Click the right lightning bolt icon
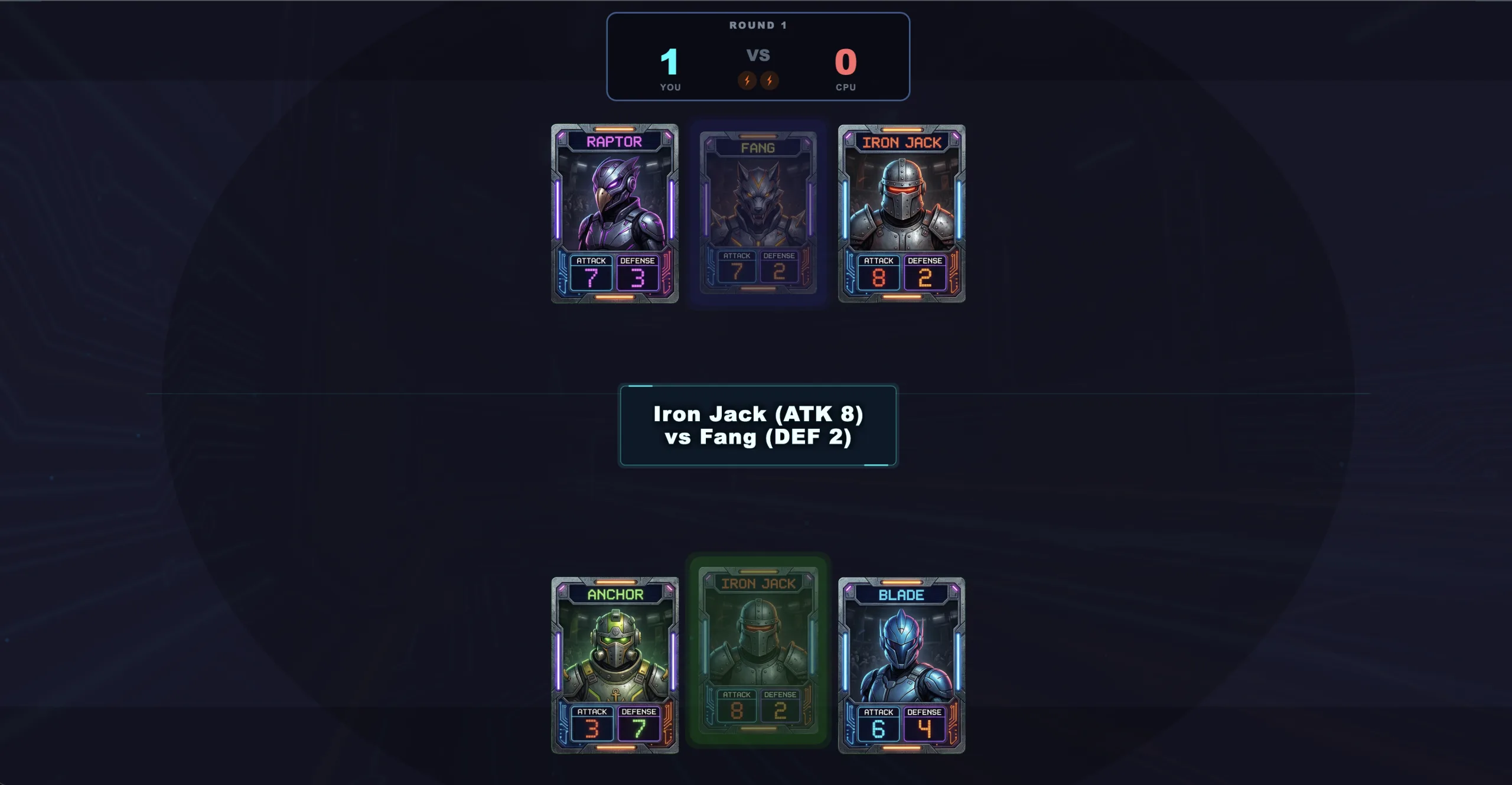 (769, 80)
